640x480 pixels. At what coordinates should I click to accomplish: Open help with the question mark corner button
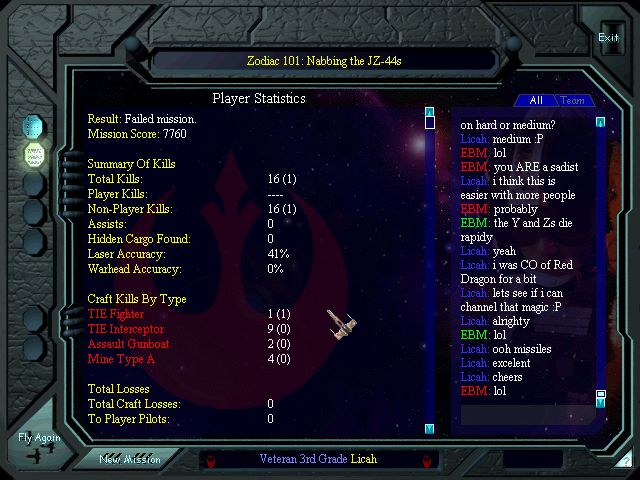click(x=626, y=461)
